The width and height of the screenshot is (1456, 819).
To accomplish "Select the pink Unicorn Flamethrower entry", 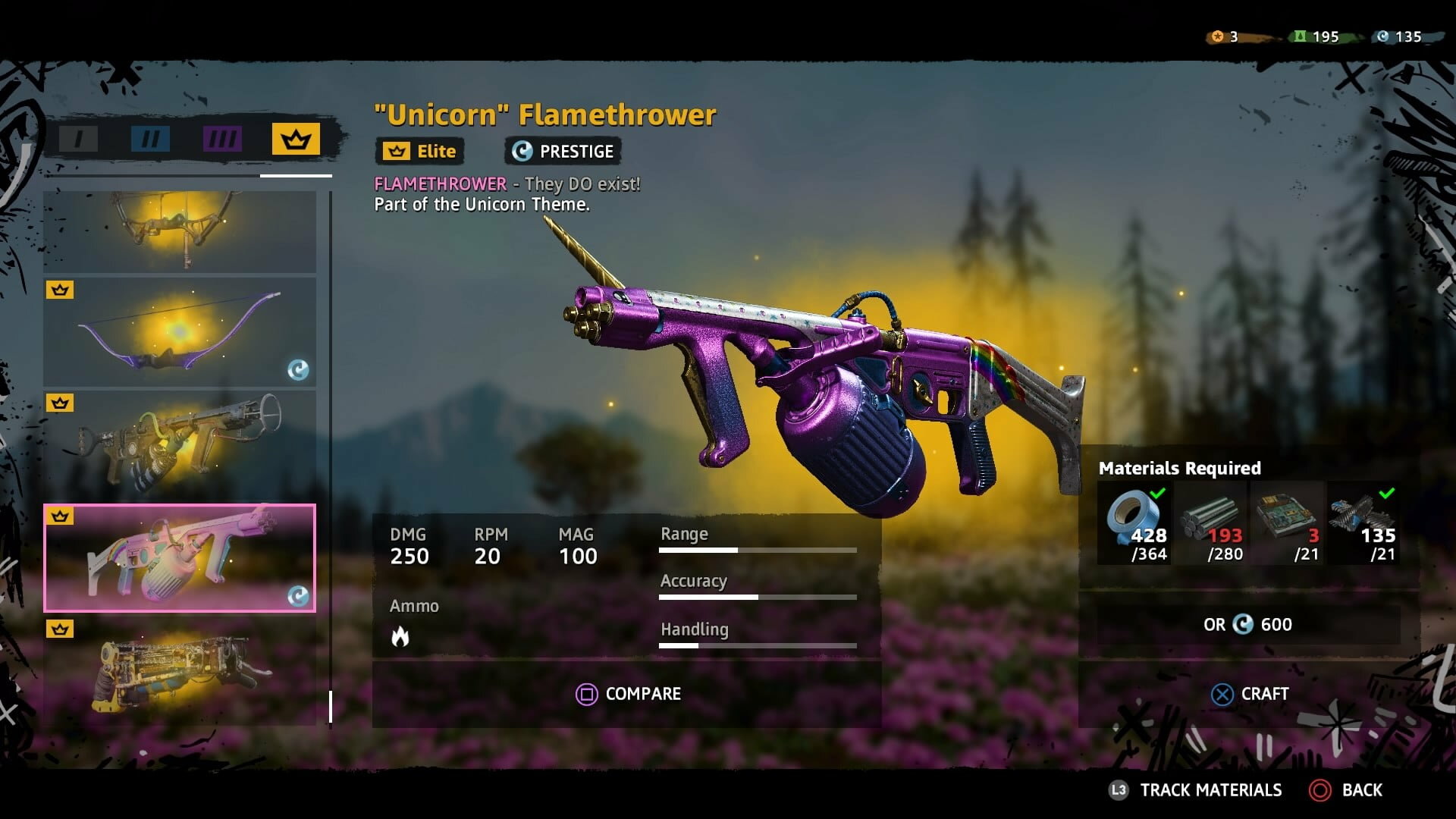I will tap(180, 558).
